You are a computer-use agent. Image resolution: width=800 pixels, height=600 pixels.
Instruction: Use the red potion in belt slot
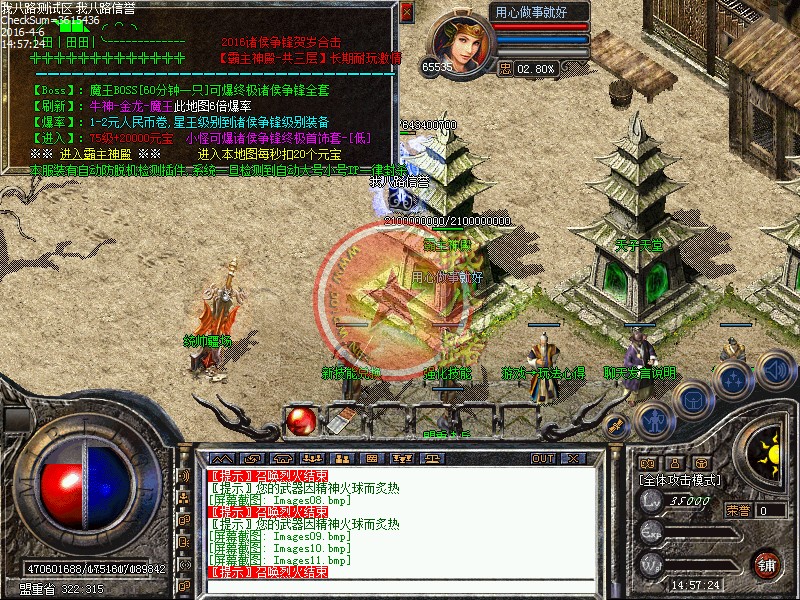(x=299, y=422)
